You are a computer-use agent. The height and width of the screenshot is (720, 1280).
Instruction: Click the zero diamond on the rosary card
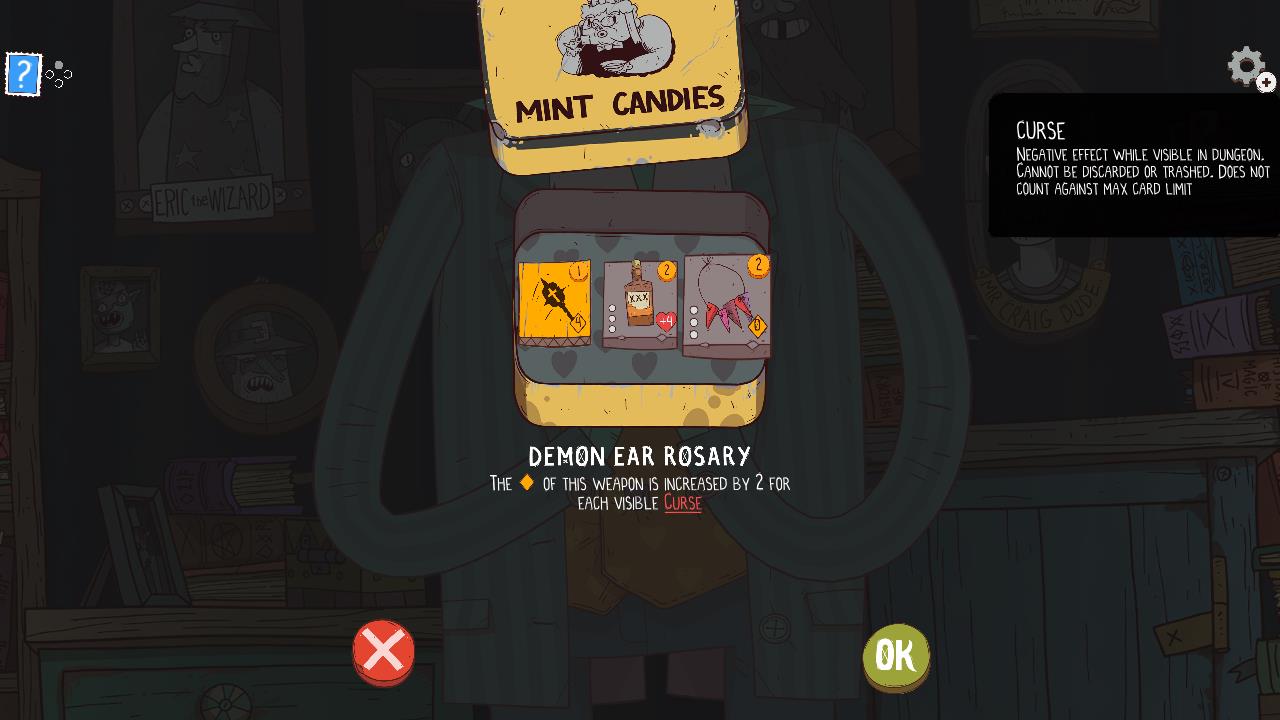[x=757, y=324]
